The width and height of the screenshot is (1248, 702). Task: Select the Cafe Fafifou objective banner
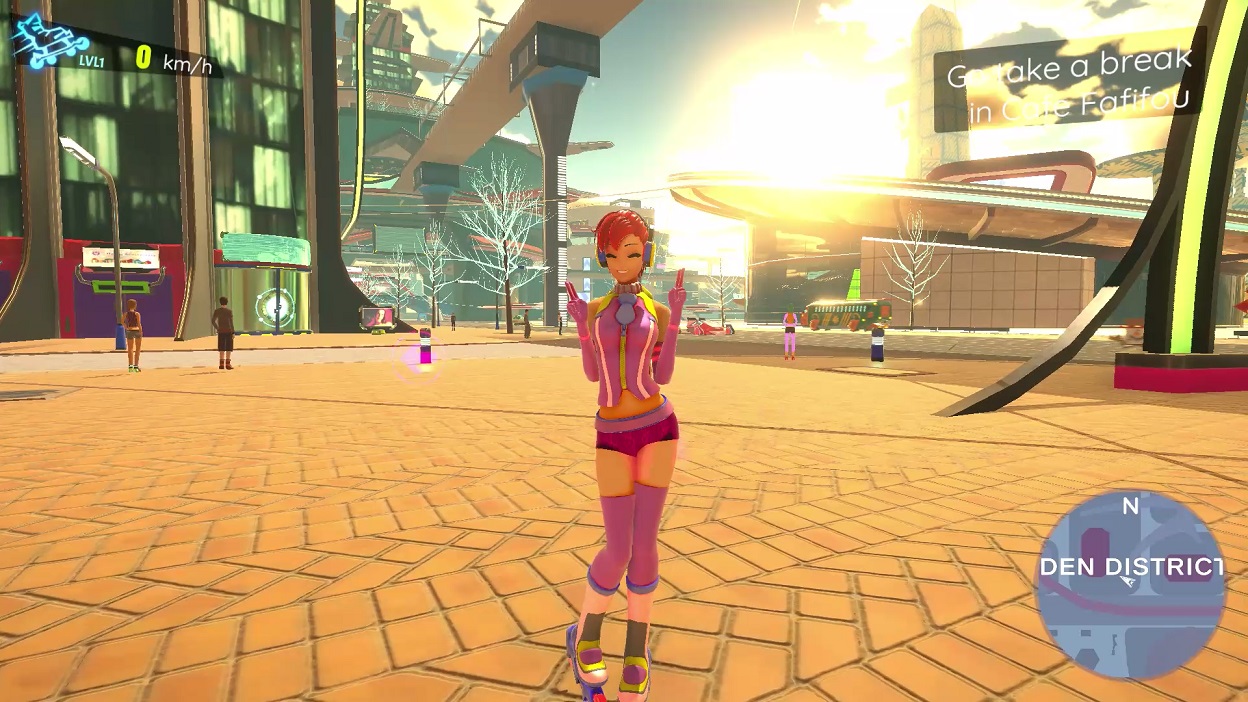(x=1069, y=86)
